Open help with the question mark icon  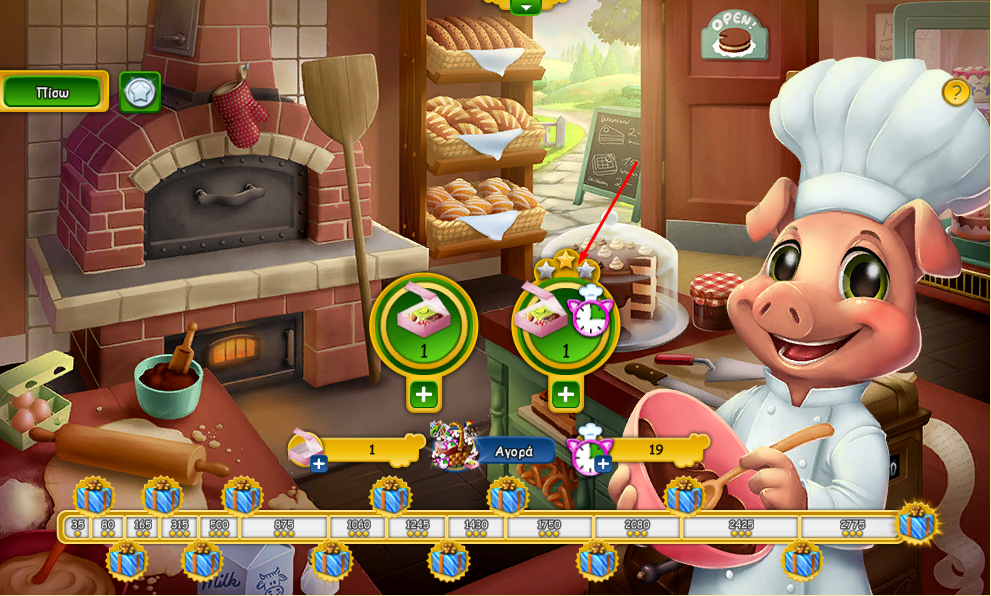[x=956, y=93]
